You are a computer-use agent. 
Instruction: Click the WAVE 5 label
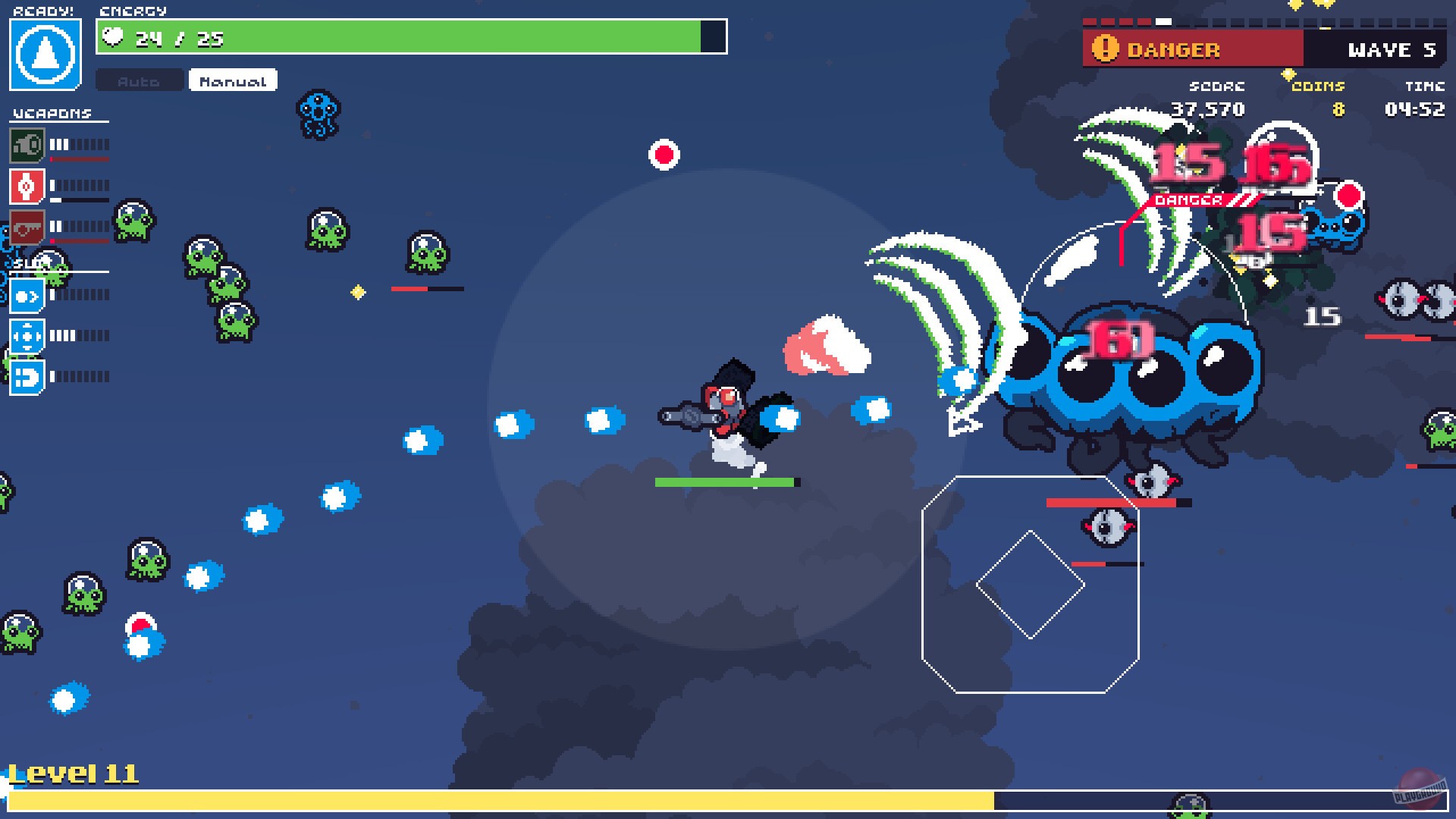[x=1392, y=51]
